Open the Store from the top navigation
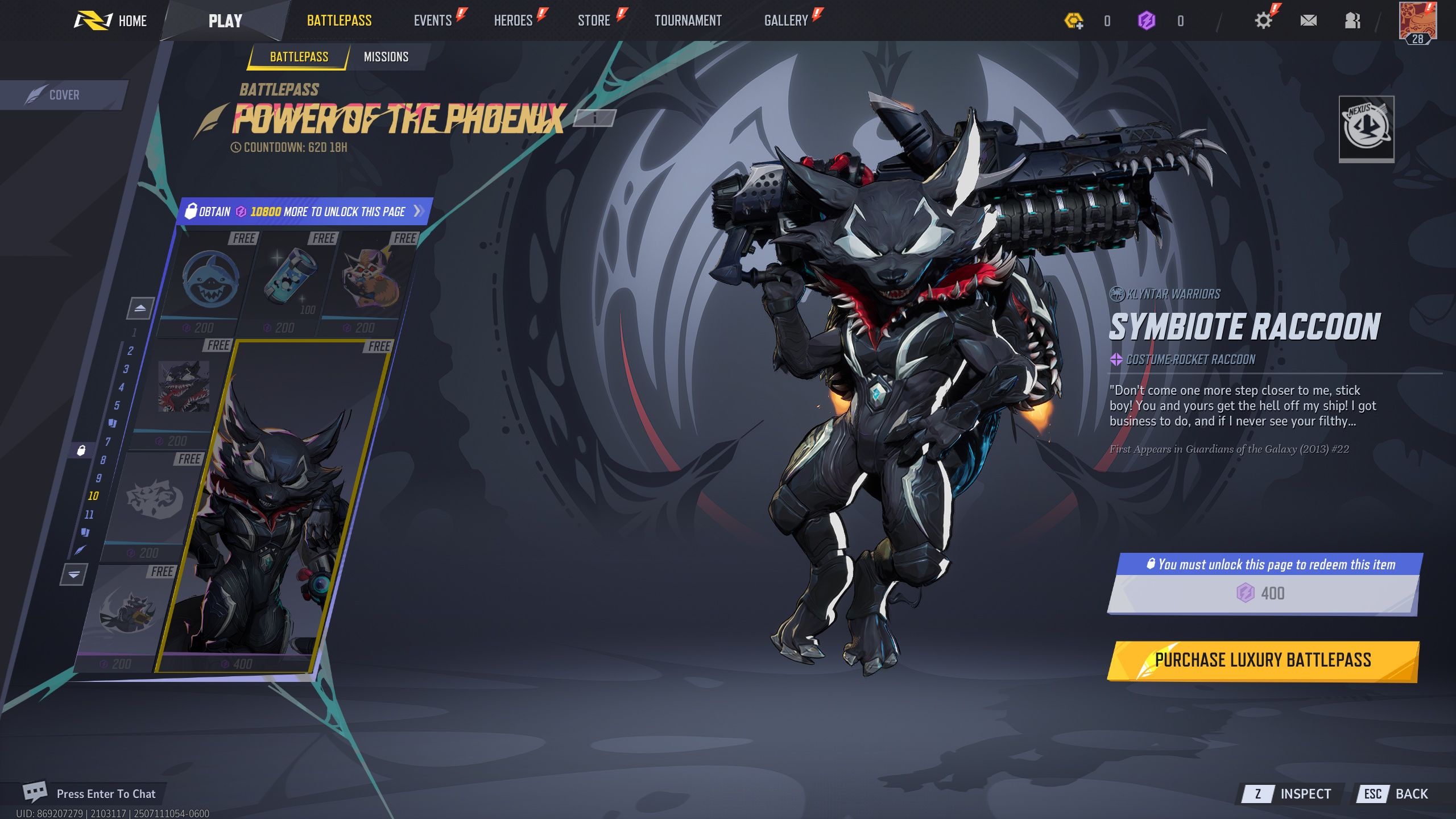Viewport: 1456px width, 819px height. (593, 20)
